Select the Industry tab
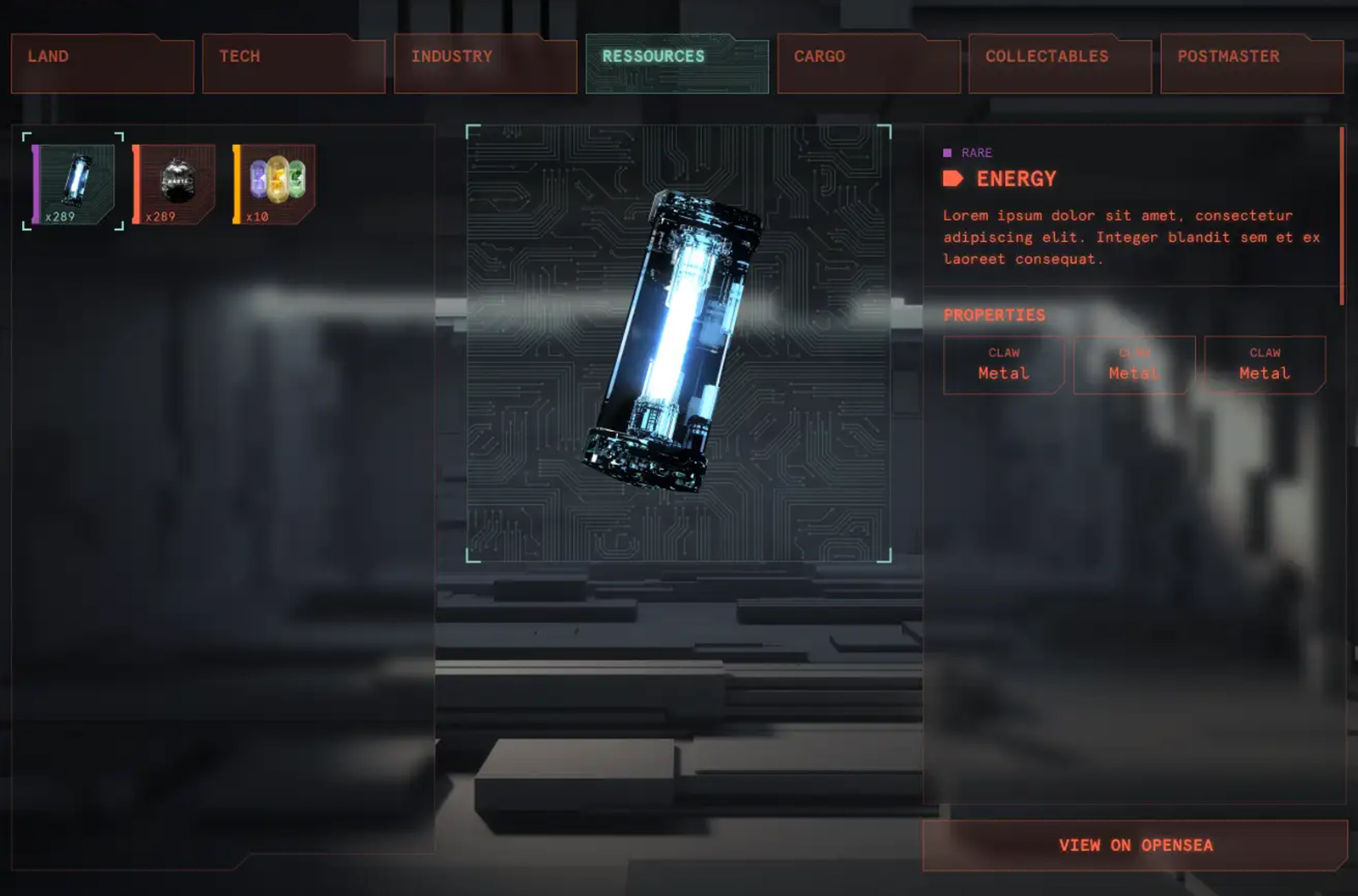The height and width of the screenshot is (896, 1358). click(485, 64)
